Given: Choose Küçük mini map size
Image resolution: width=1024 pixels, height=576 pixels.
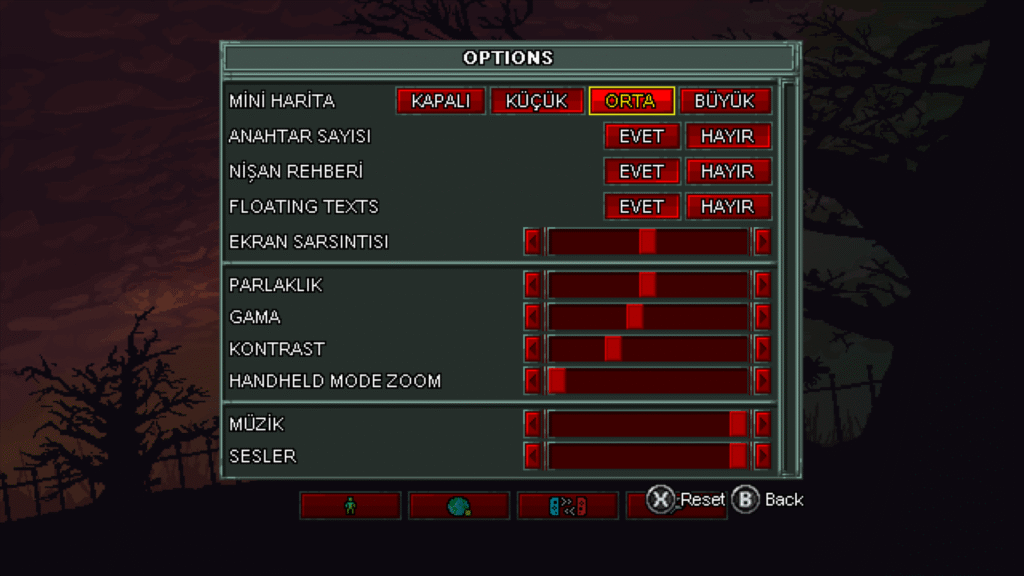Looking at the screenshot, I should click(536, 101).
